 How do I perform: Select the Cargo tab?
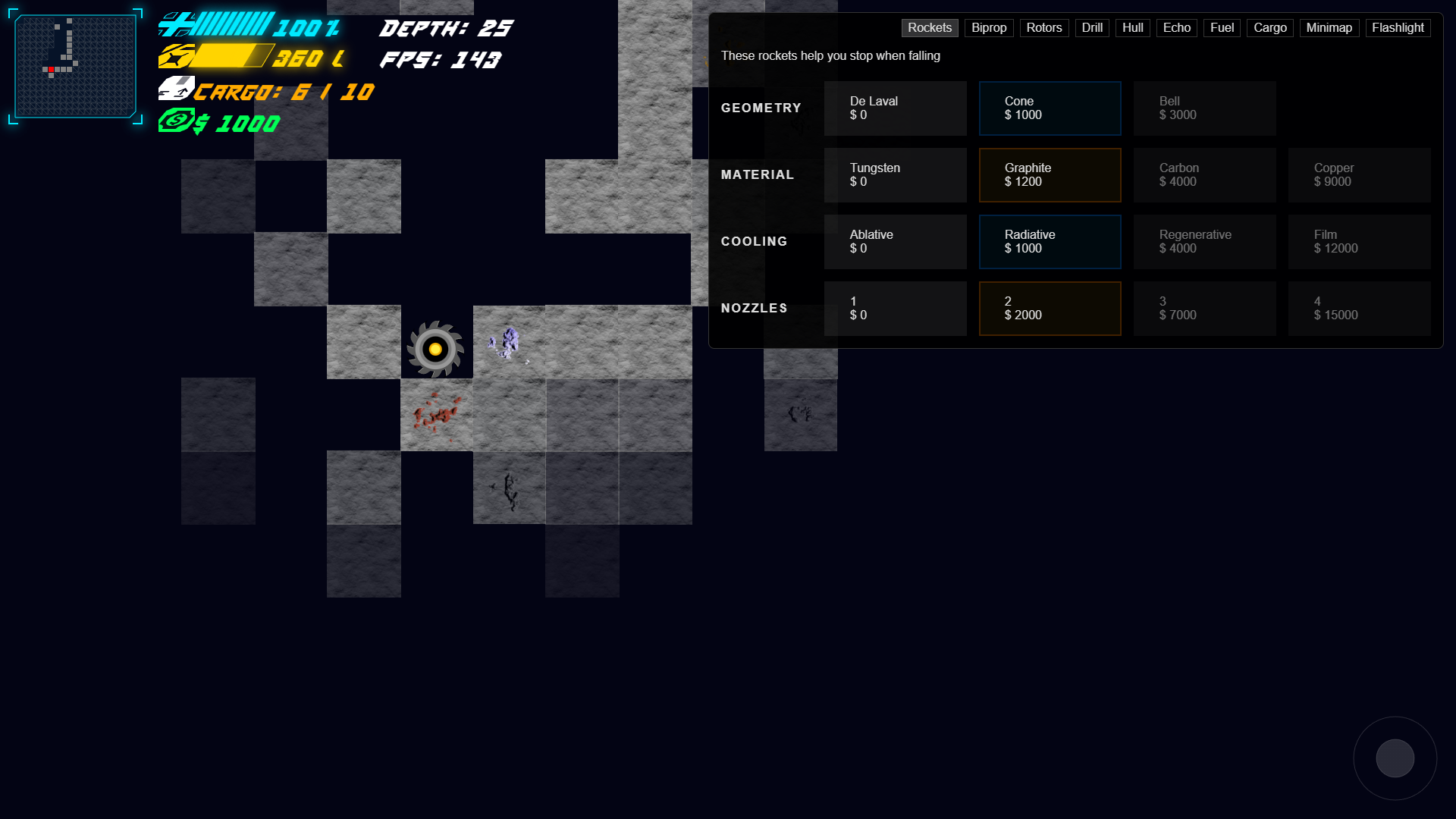(x=1269, y=28)
